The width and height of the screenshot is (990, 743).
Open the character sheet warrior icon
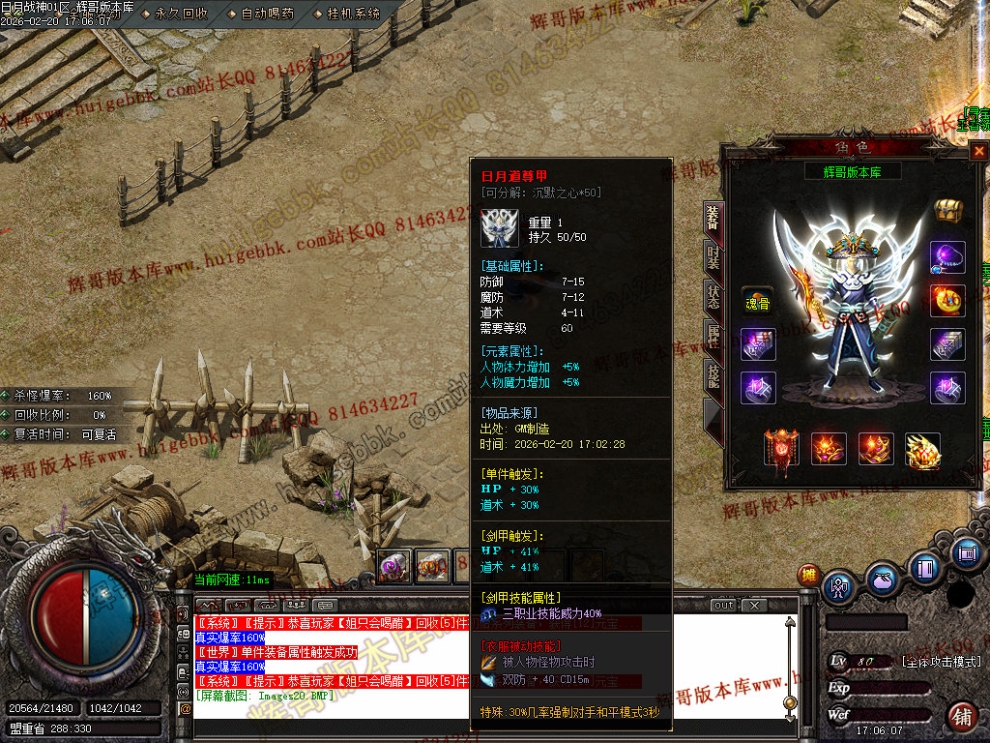[x=839, y=587]
